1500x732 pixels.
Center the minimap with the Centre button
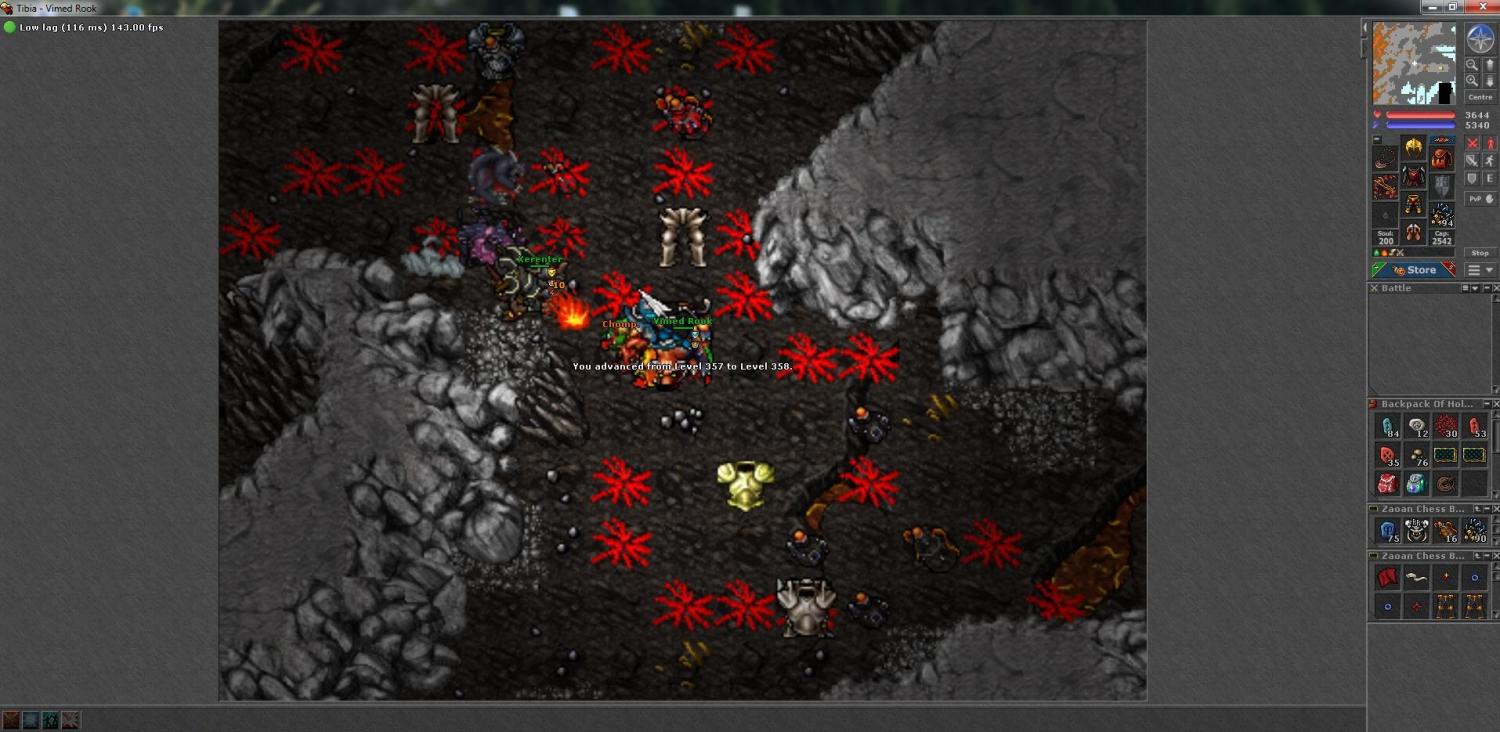pyautogui.click(x=1480, y=97)
